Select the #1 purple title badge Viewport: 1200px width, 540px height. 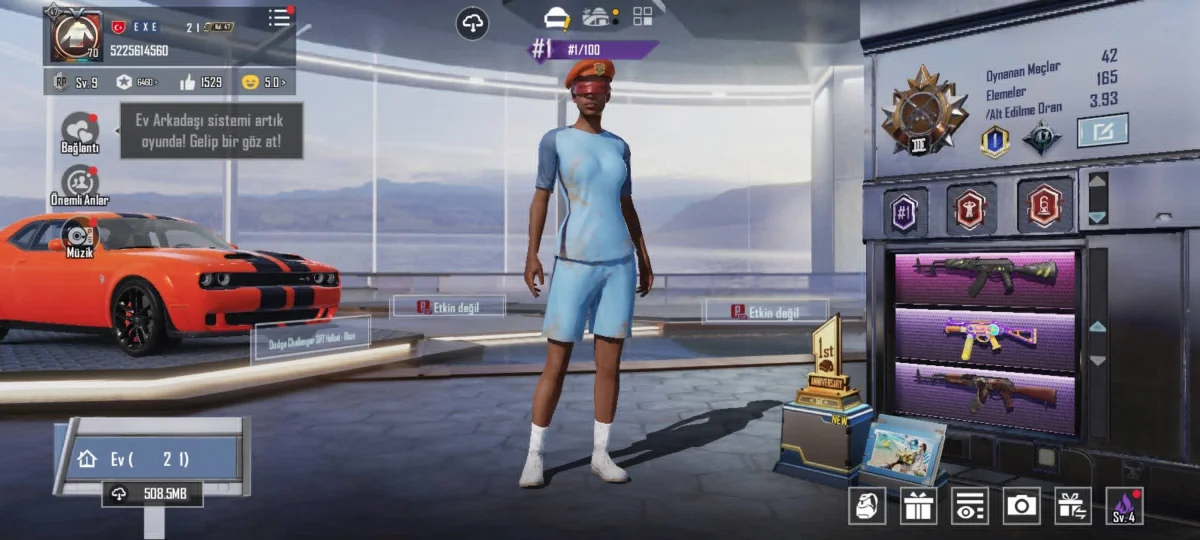[x=905, y=211]
